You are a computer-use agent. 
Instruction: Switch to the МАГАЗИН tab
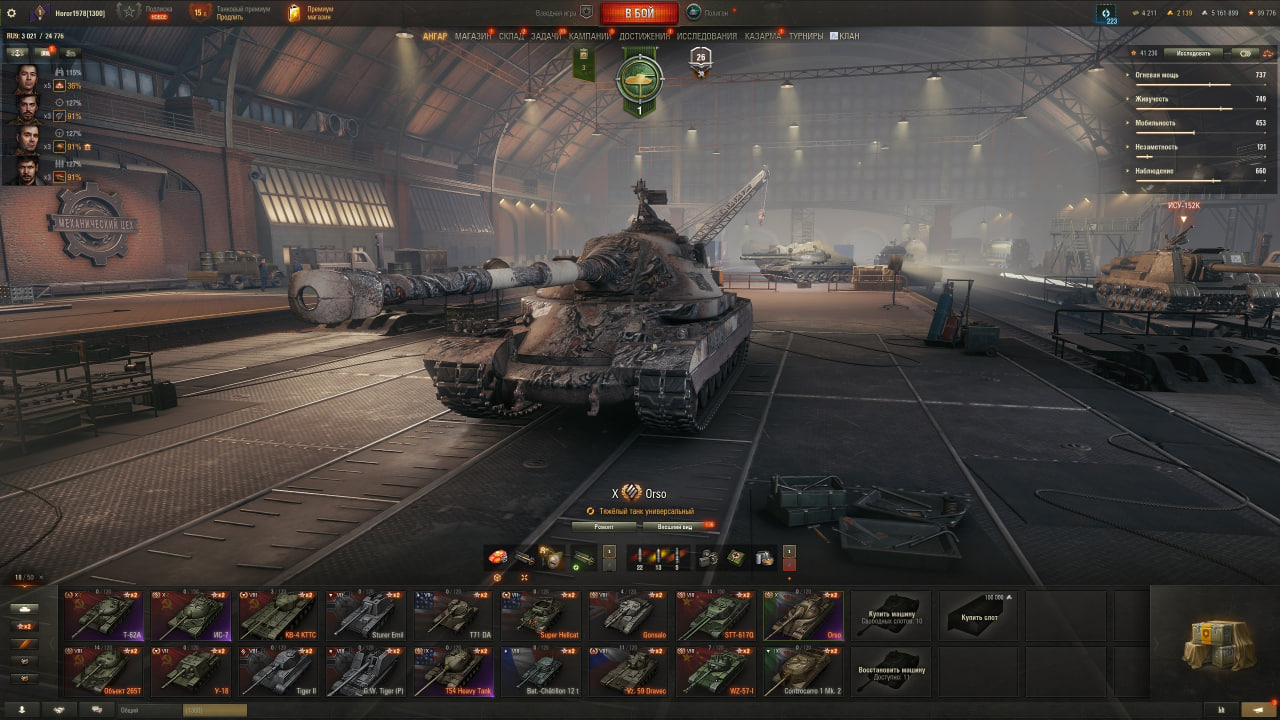[472, 36]
